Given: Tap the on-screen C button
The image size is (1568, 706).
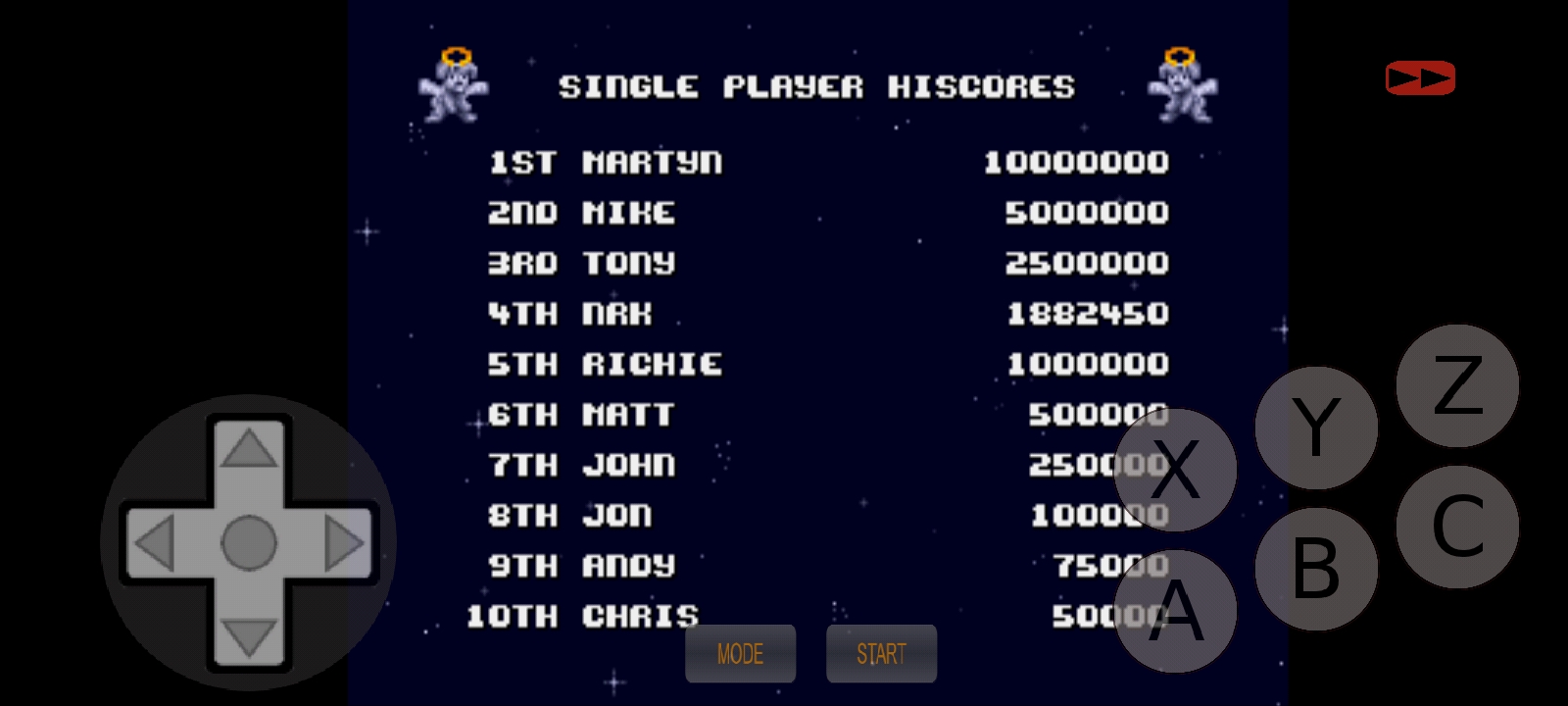Looking at the screenshot, I should click(x=1457, y=527).
